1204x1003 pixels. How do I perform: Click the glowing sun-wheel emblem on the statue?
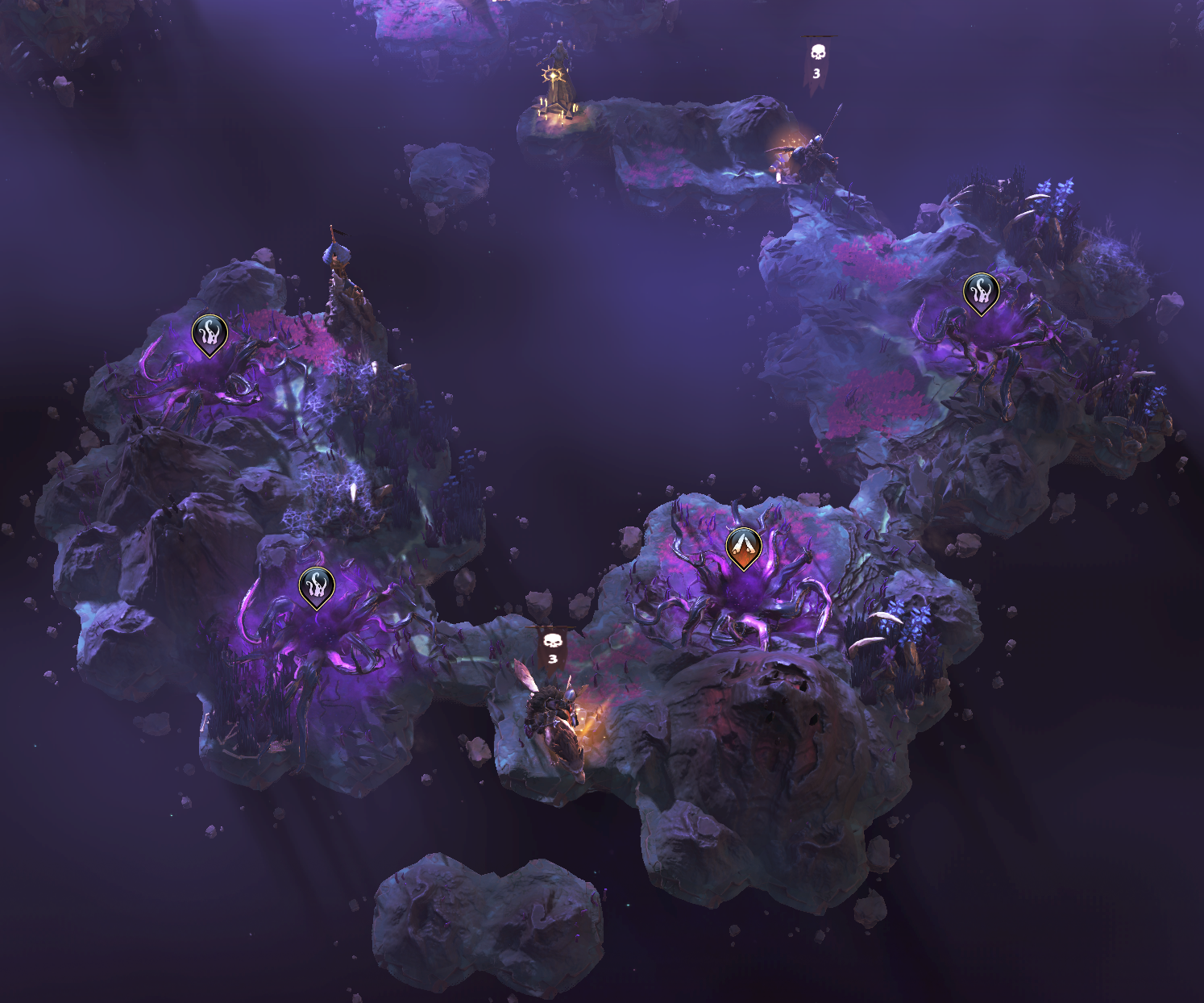(554, 77)
